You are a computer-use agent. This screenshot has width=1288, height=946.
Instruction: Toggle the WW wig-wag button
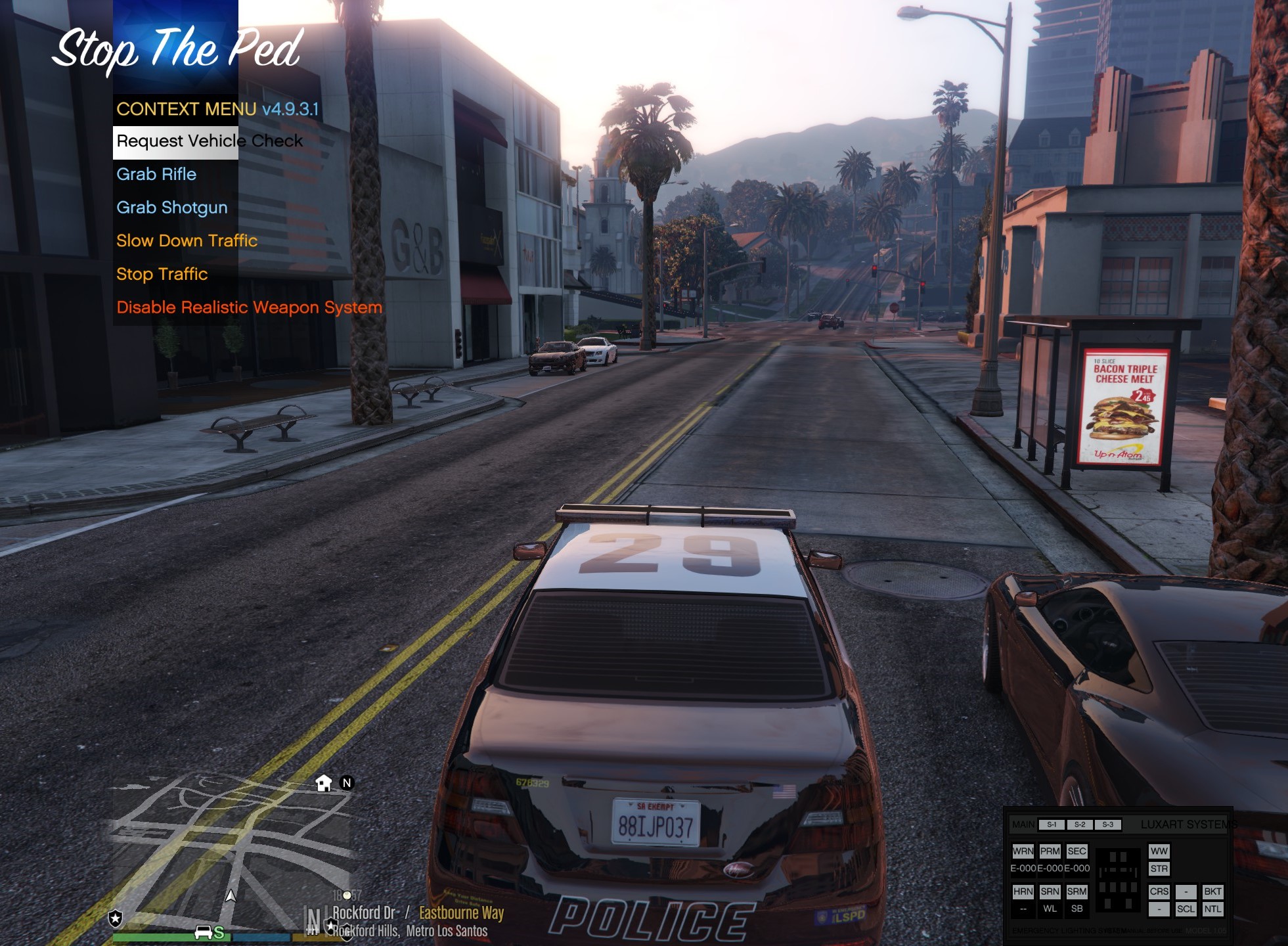pyautogui.click(x=1159, y=851)
